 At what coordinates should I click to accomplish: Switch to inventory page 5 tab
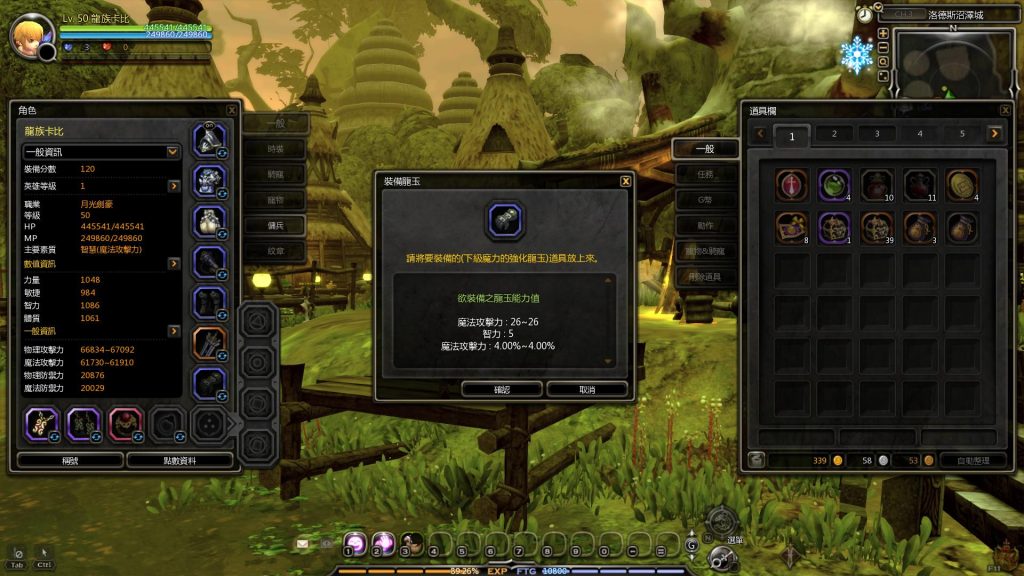point(962,133)
